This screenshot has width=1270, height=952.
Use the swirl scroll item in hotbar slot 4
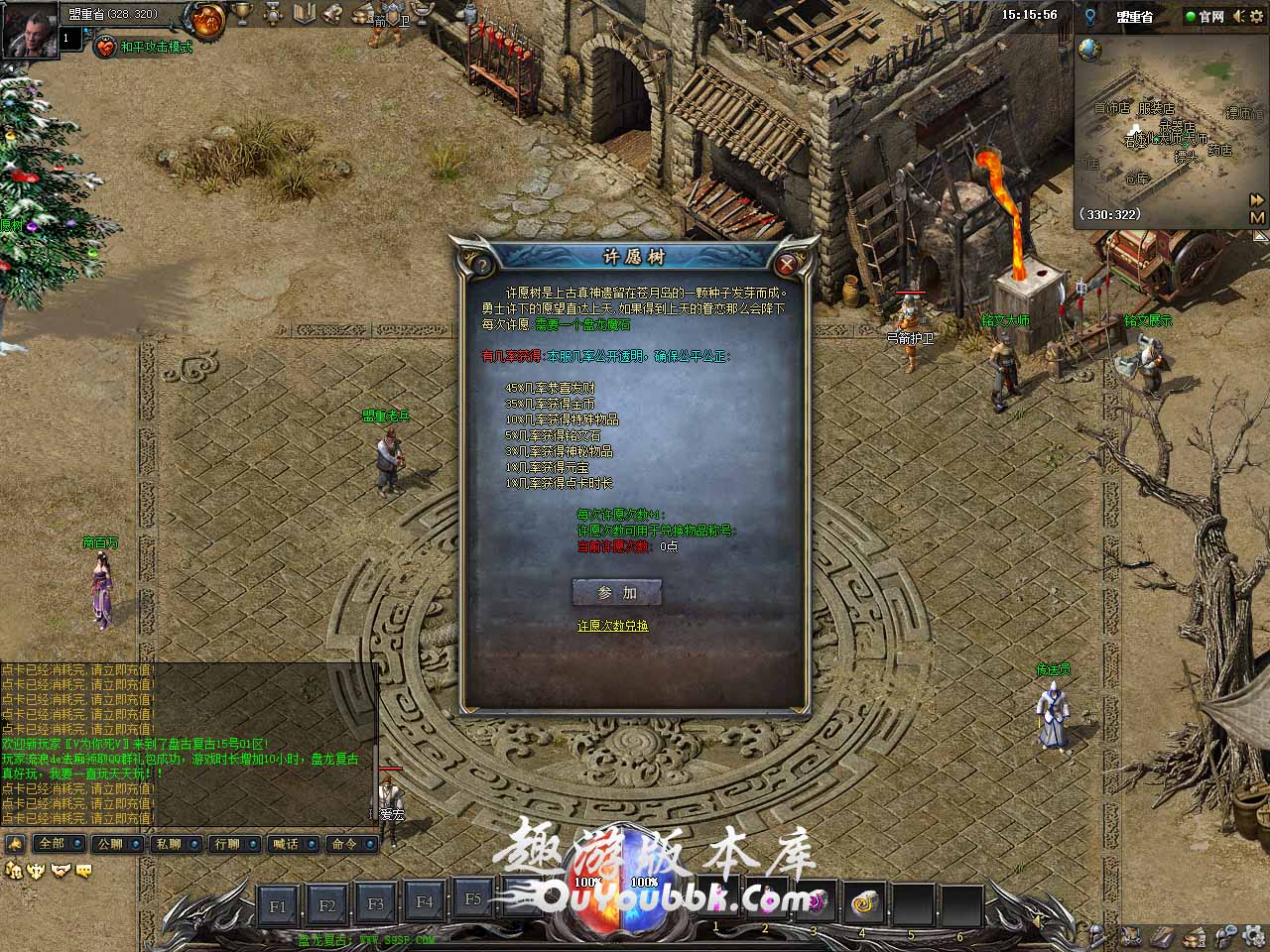(x=861, y=903)
